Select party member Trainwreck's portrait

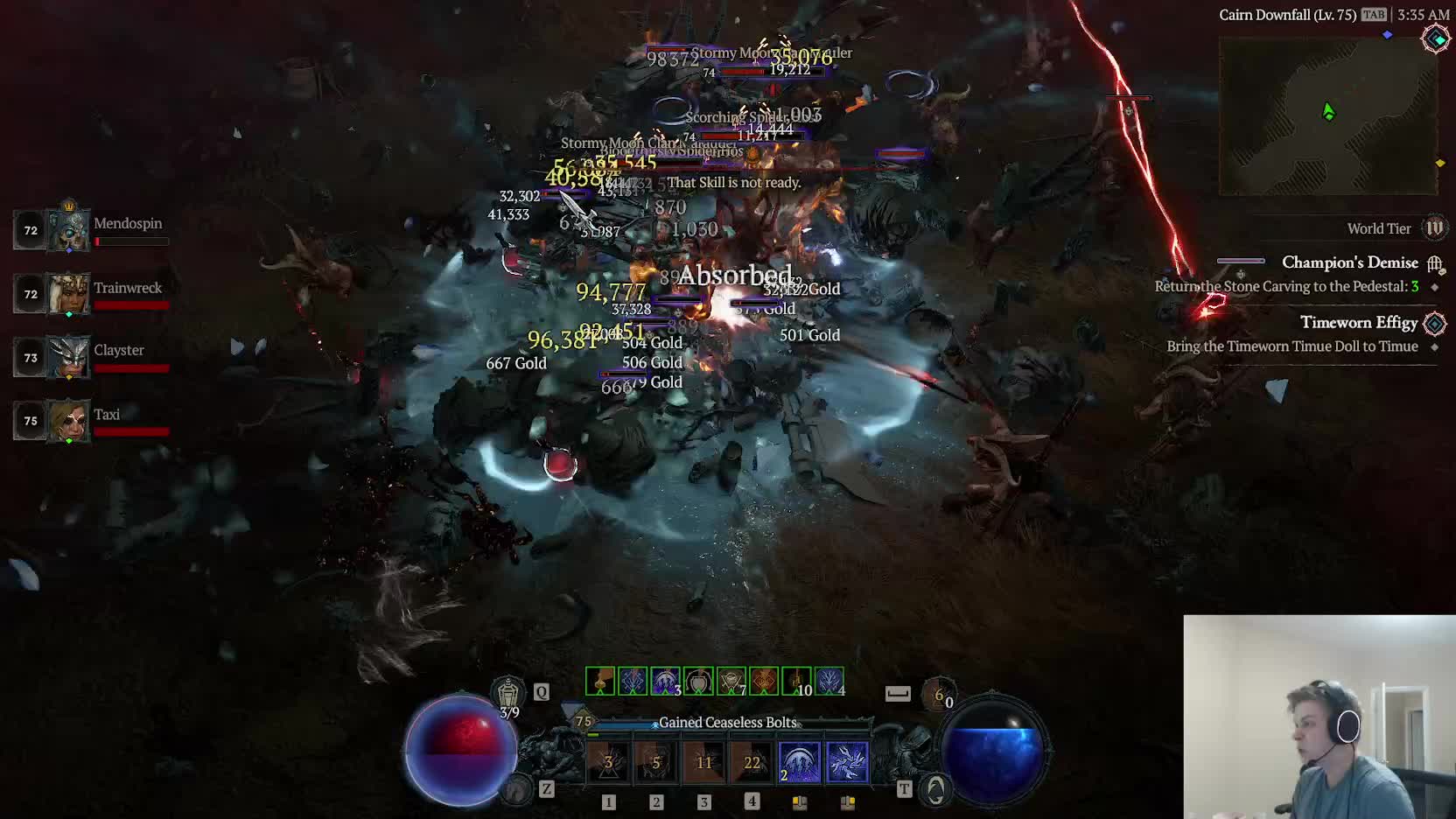pos(68,294)
